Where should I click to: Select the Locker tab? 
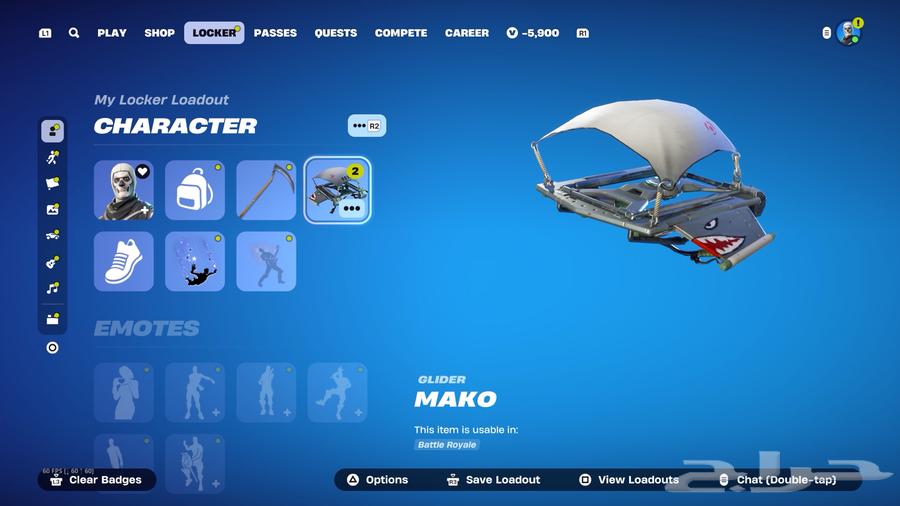(214, 33)
